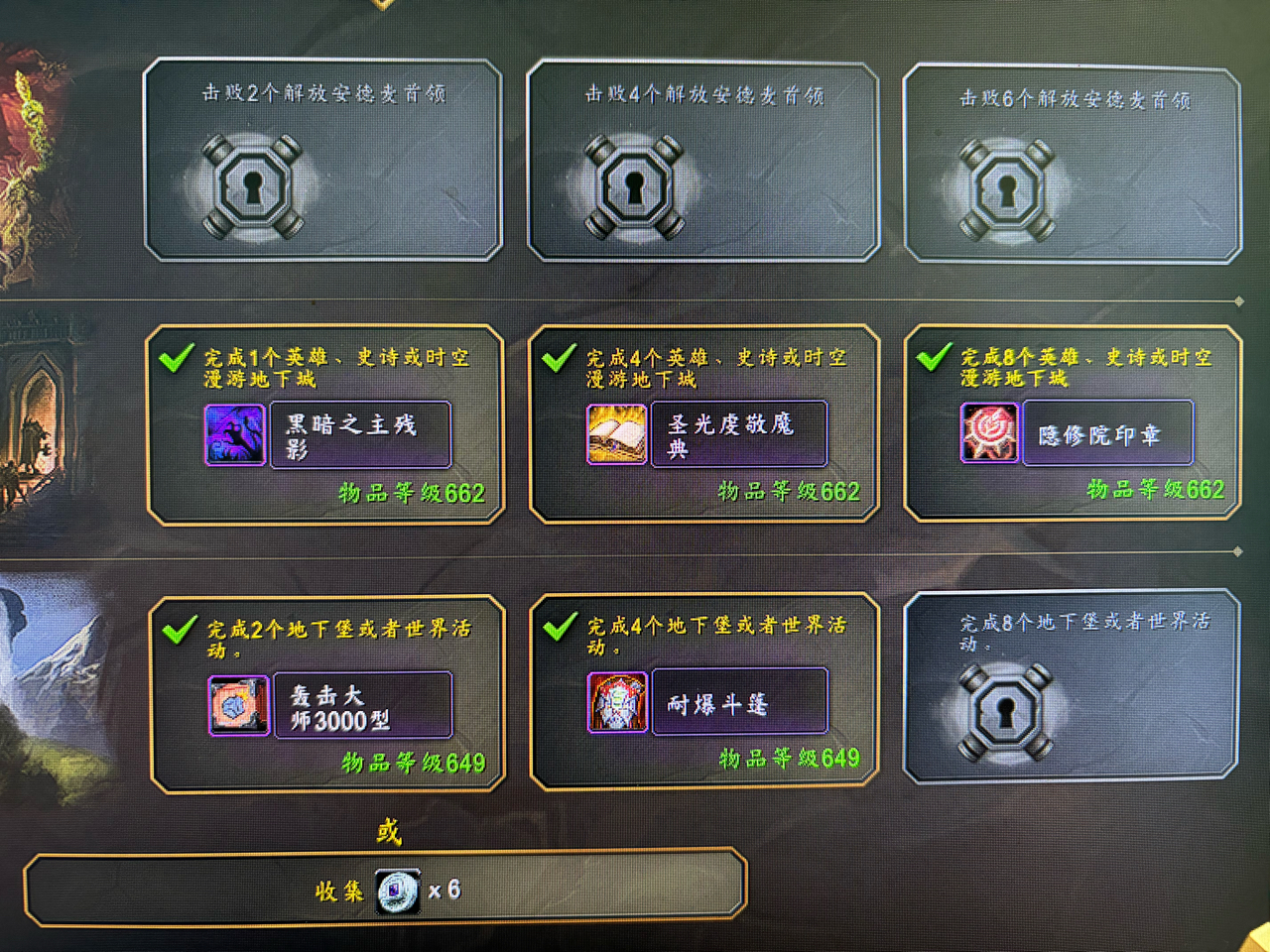The height and width of the screenshot is (952, 1270).
Task: Click the green checkmark on the 1-dungeon reward
Action: tap(177, 357)
